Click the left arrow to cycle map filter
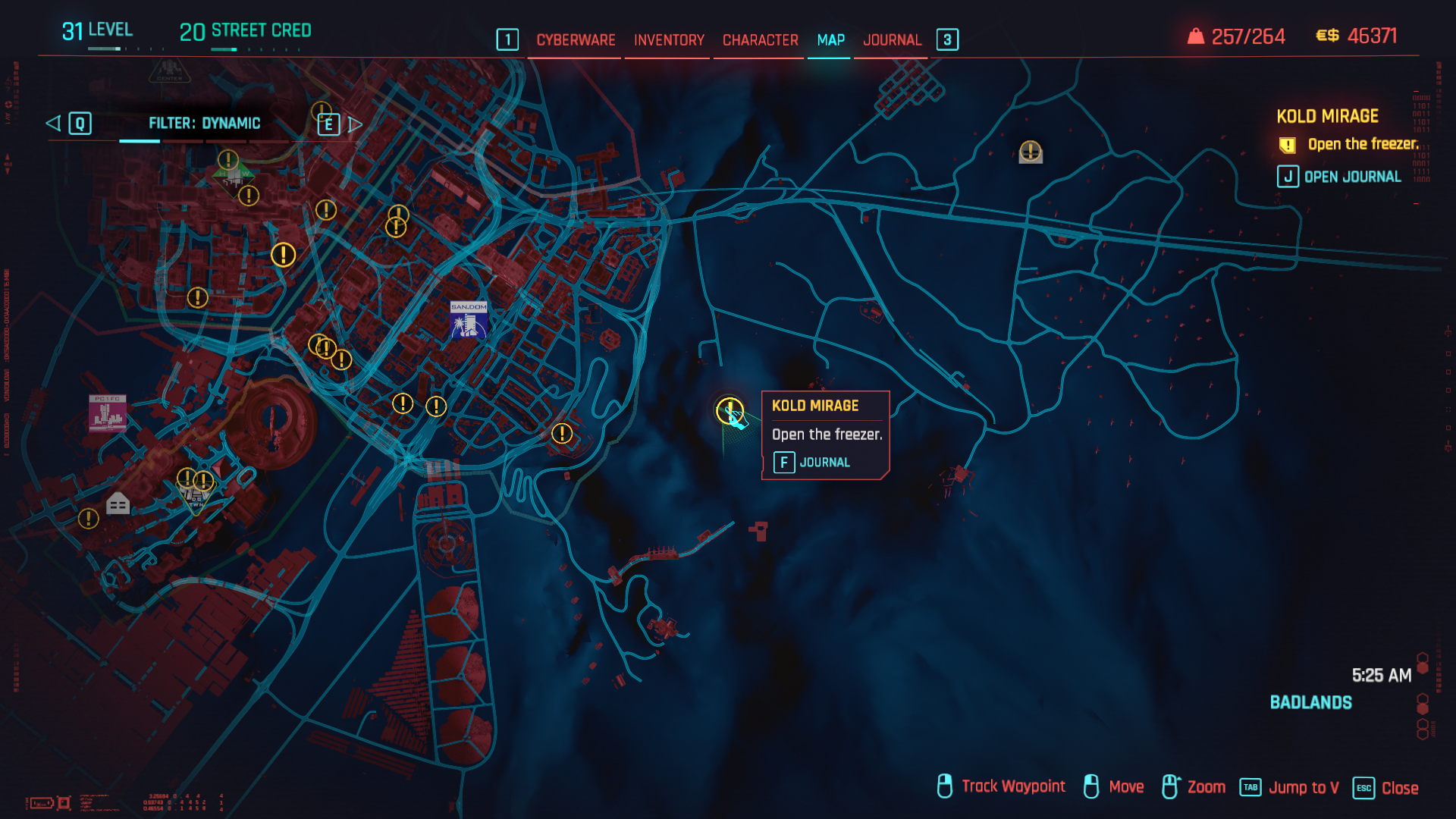The height and width of the screenshot is (819, 1456). pos(53,123)
